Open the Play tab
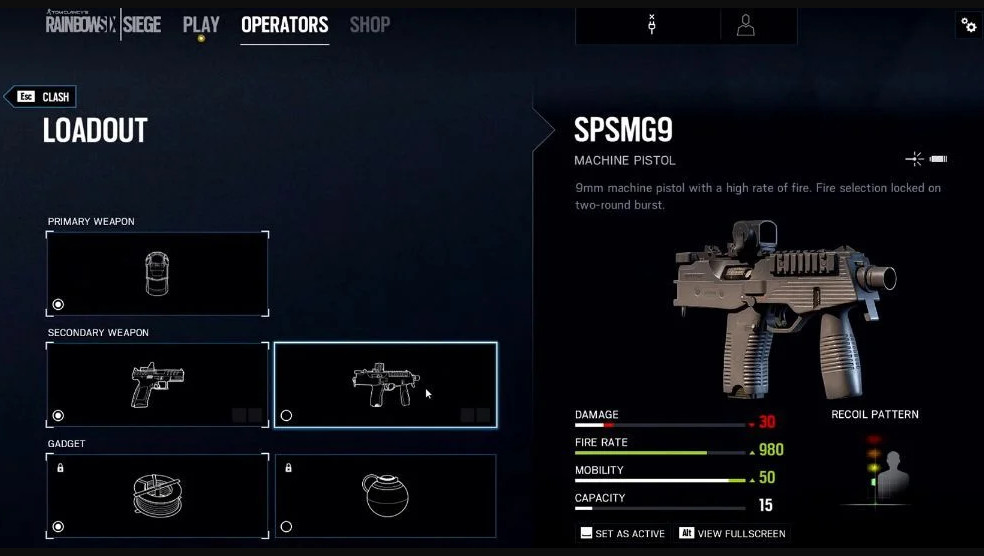984x556 pixels. point(201,24)
